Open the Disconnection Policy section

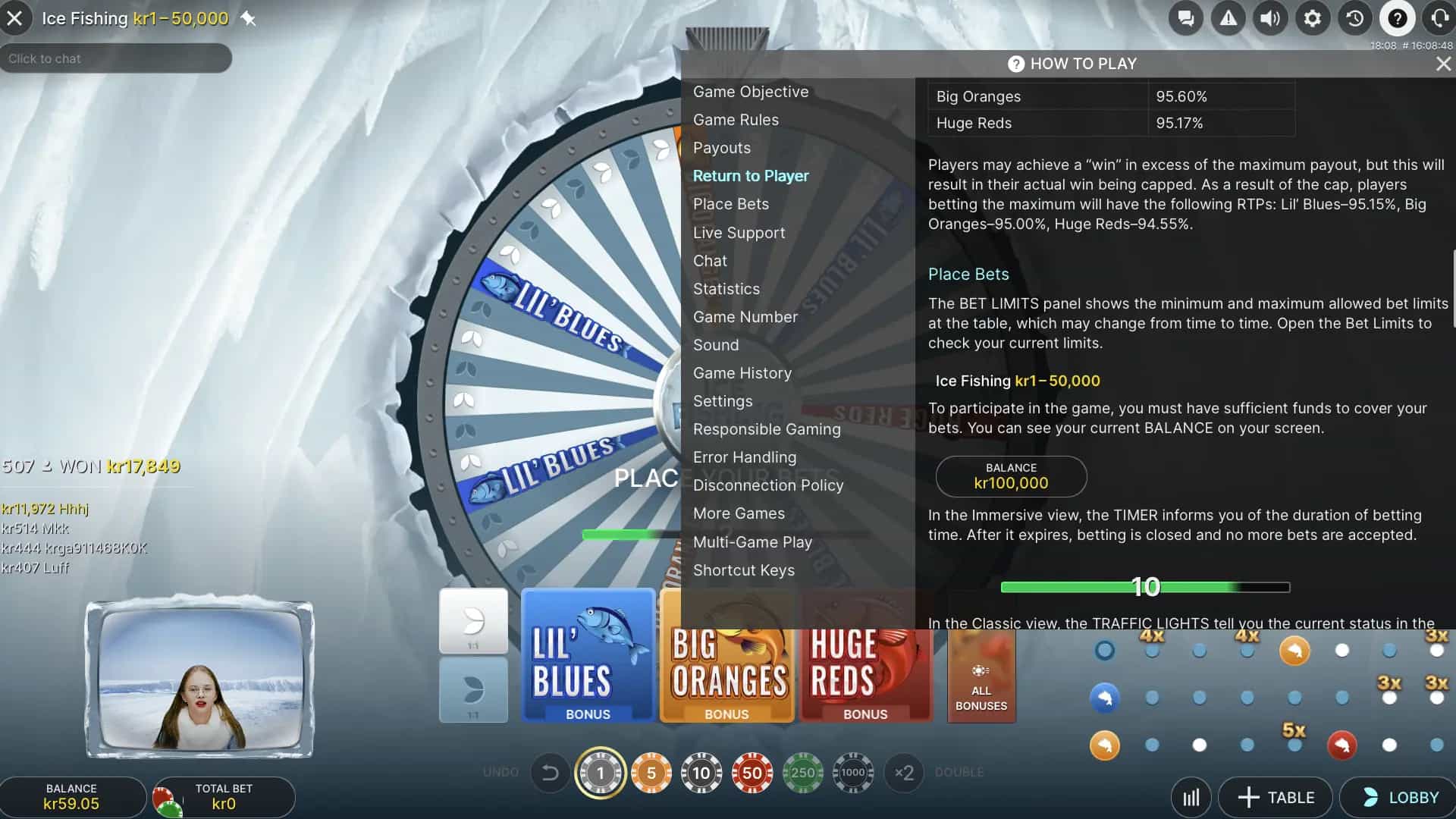pyautogui.click(x=768, y=485)
